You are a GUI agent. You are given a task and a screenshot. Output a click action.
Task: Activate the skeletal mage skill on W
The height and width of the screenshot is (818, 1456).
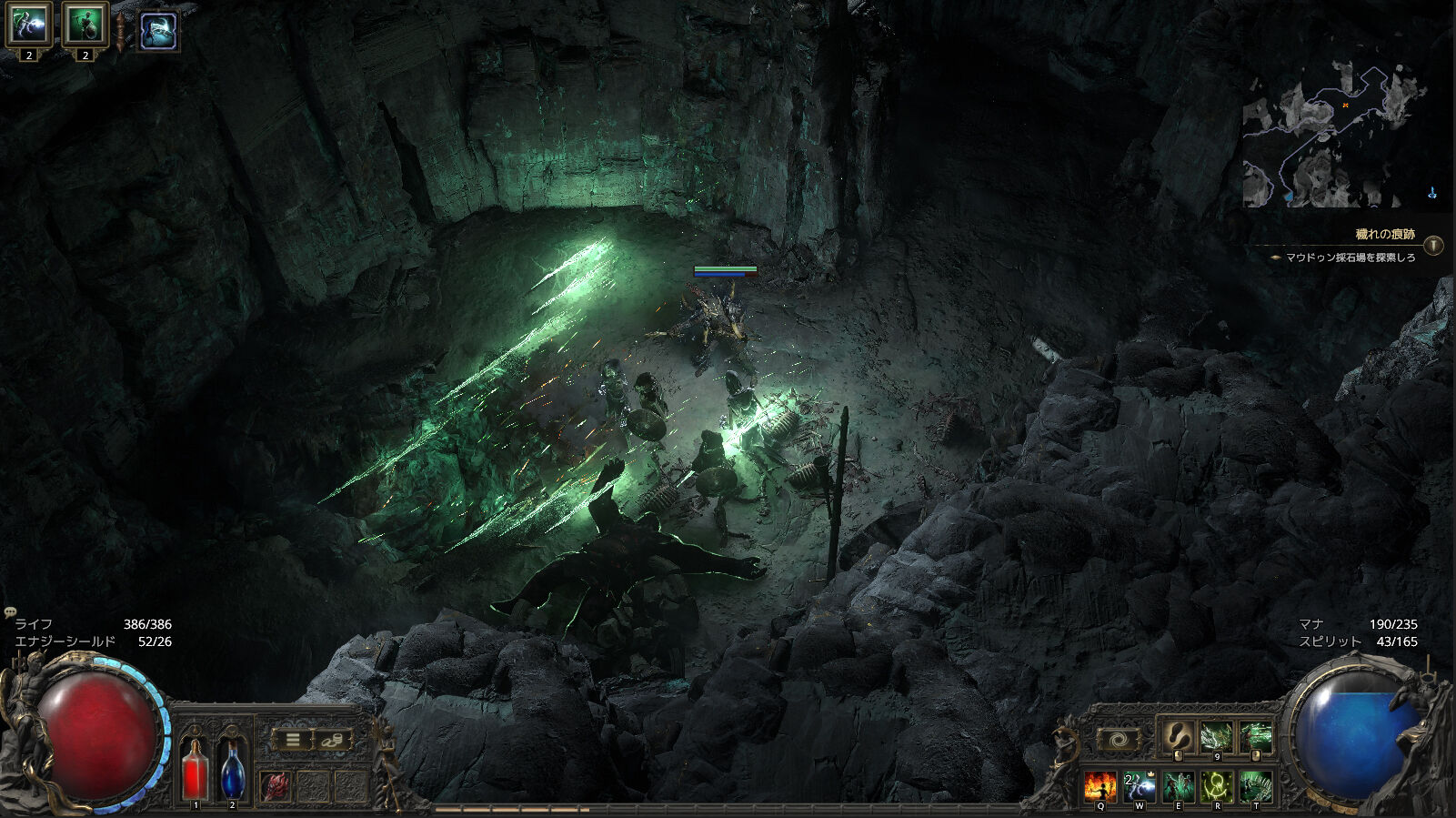[x=1140, y=785]
